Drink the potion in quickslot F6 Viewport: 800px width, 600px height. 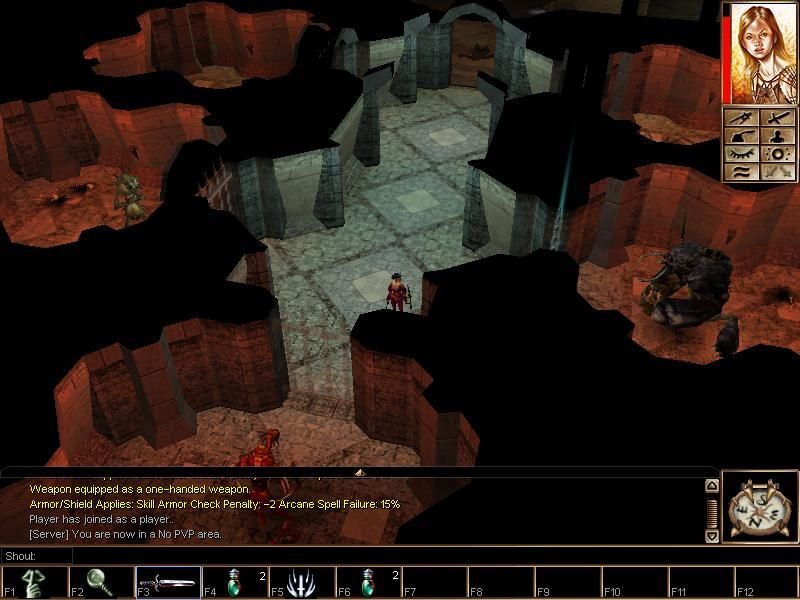tap(368, 581)
